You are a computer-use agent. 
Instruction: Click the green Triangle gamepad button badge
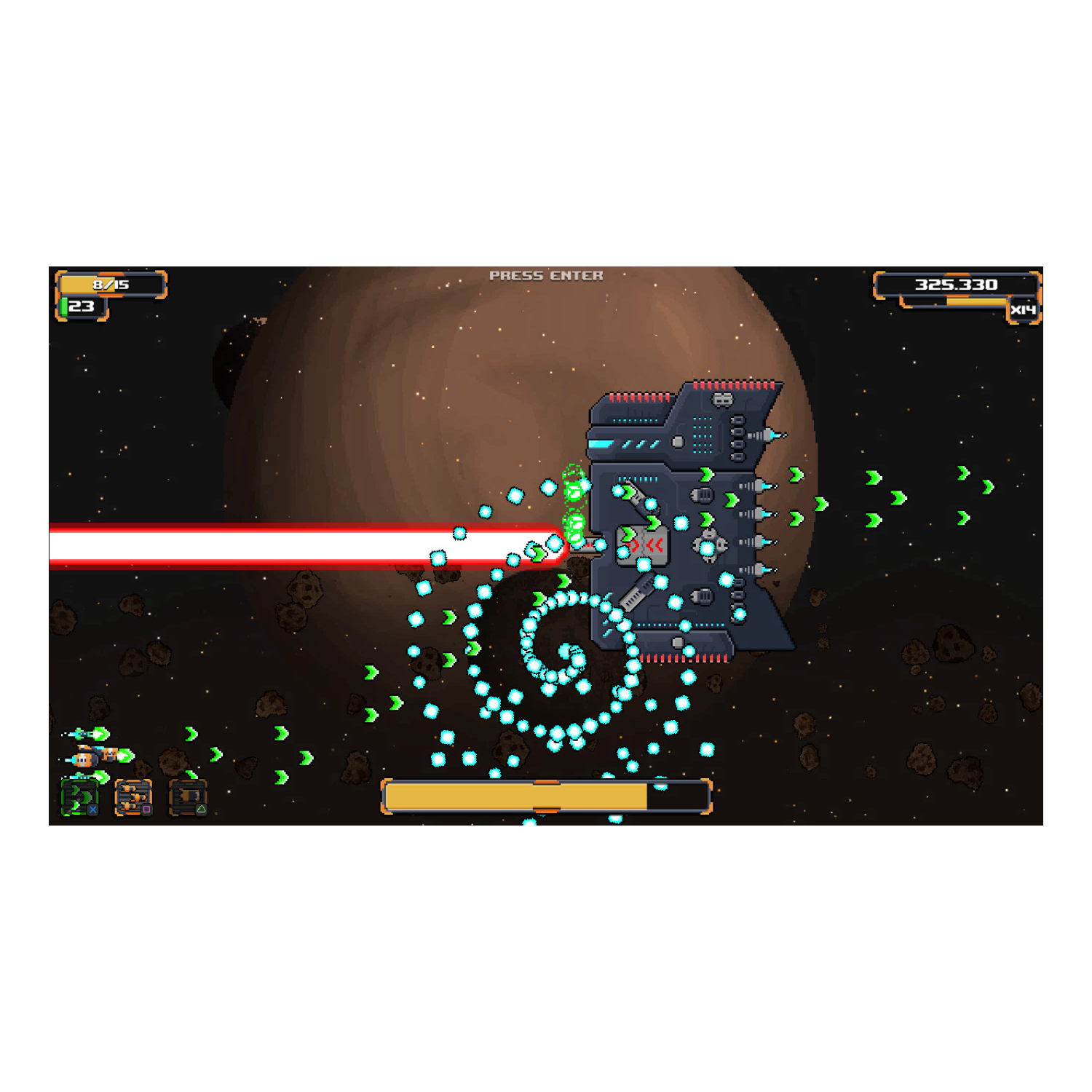coord(202,810)
